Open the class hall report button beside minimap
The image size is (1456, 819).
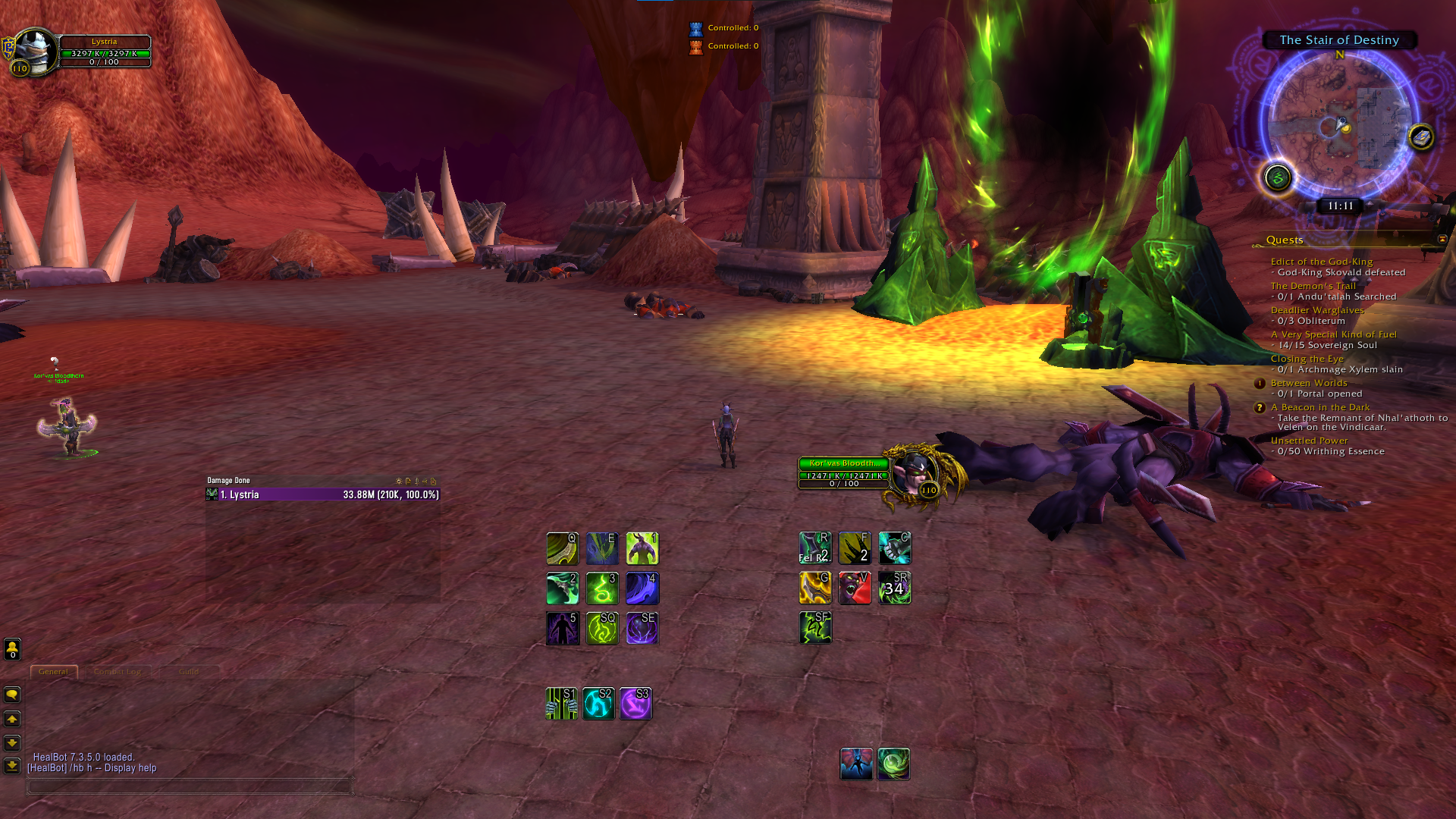click(x=1278, y=178)
